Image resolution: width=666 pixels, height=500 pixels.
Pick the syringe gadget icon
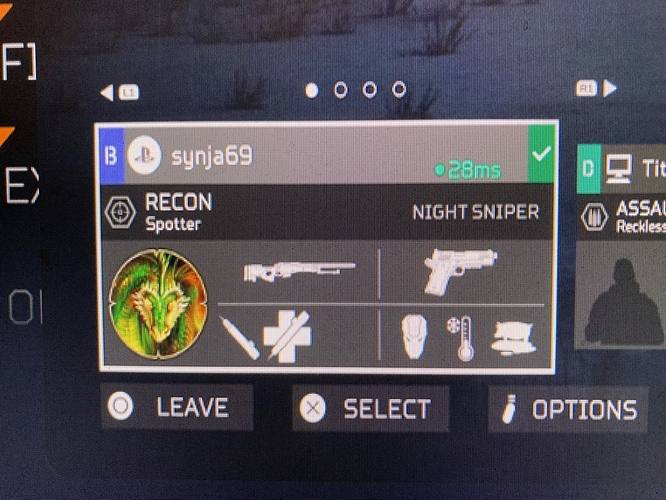[240, 338]
